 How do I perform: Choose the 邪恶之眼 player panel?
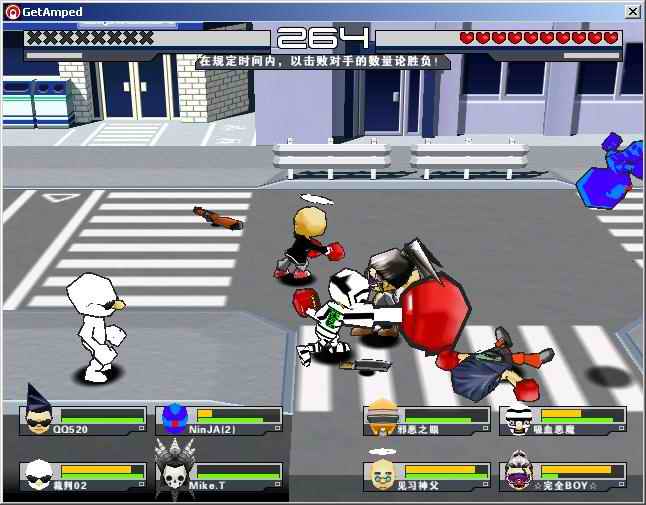[x=426, y=420]
